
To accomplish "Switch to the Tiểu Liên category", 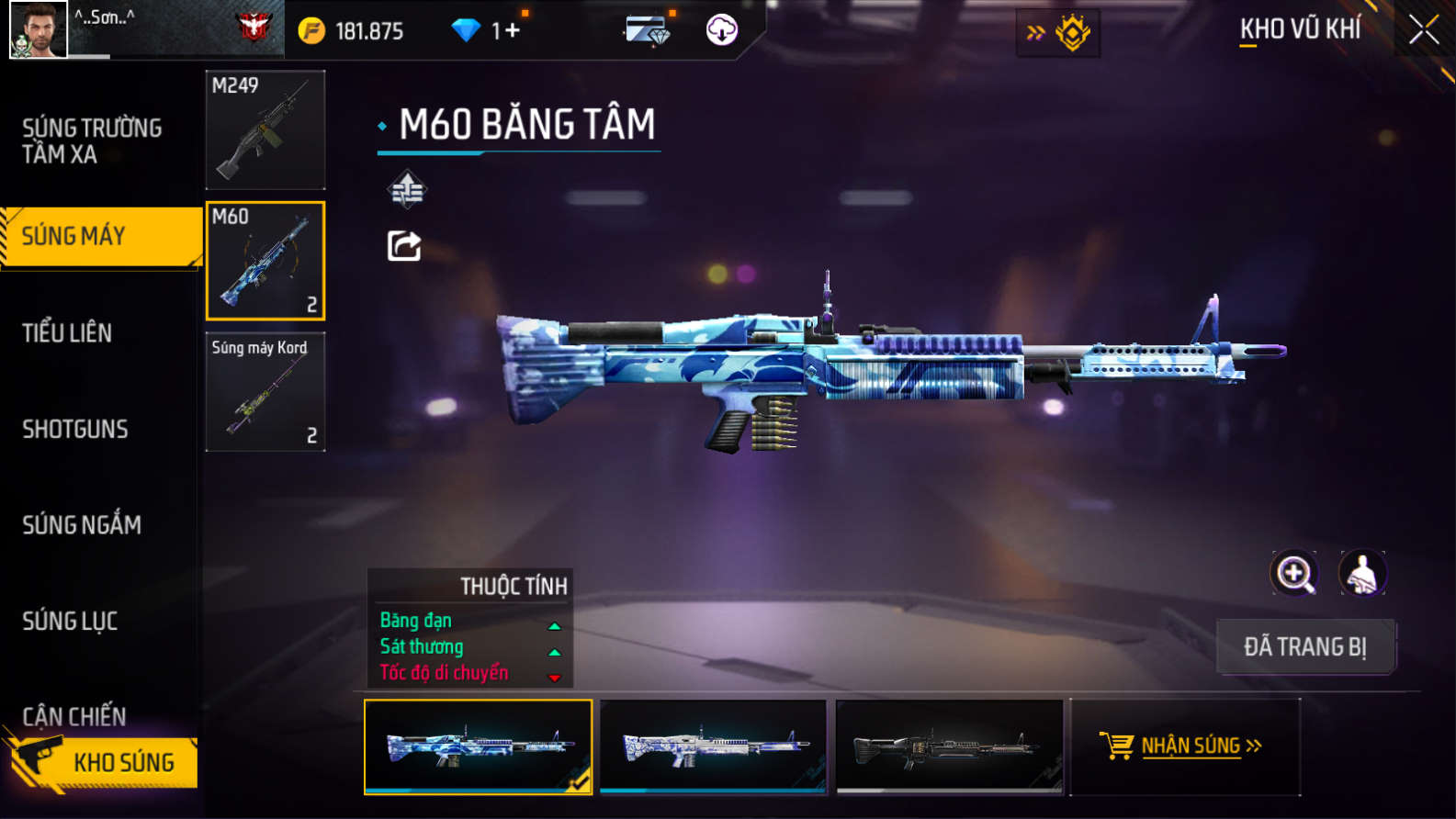I will 67,332.
